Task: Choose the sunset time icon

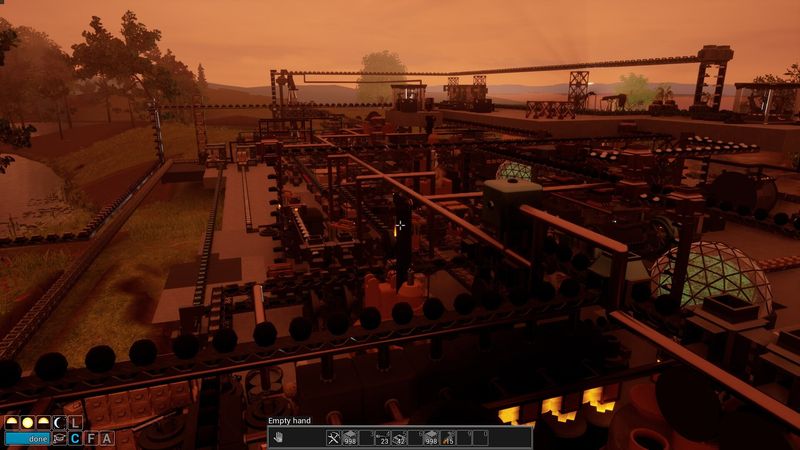Action: tap(42, 423)
